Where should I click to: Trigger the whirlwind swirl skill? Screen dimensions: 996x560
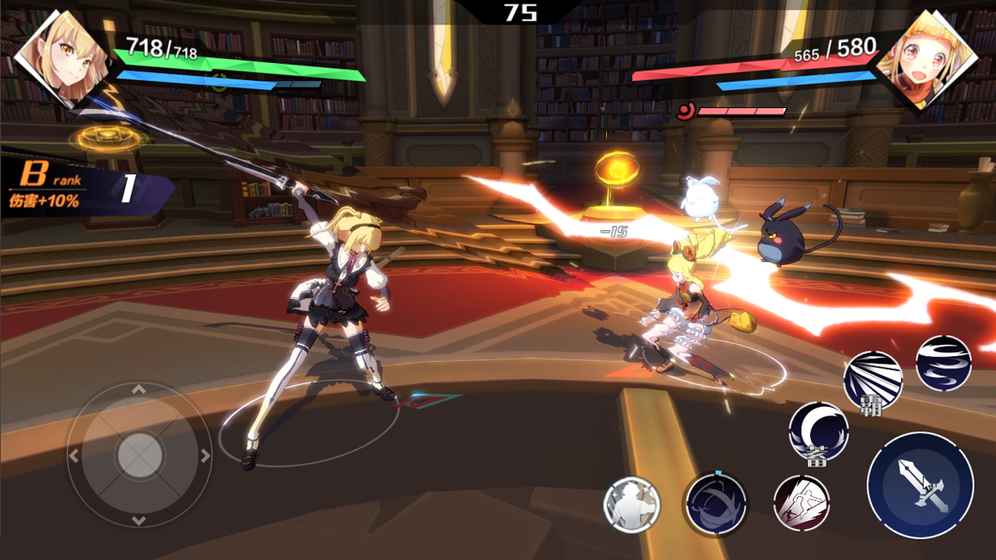[x=943, y=363]
